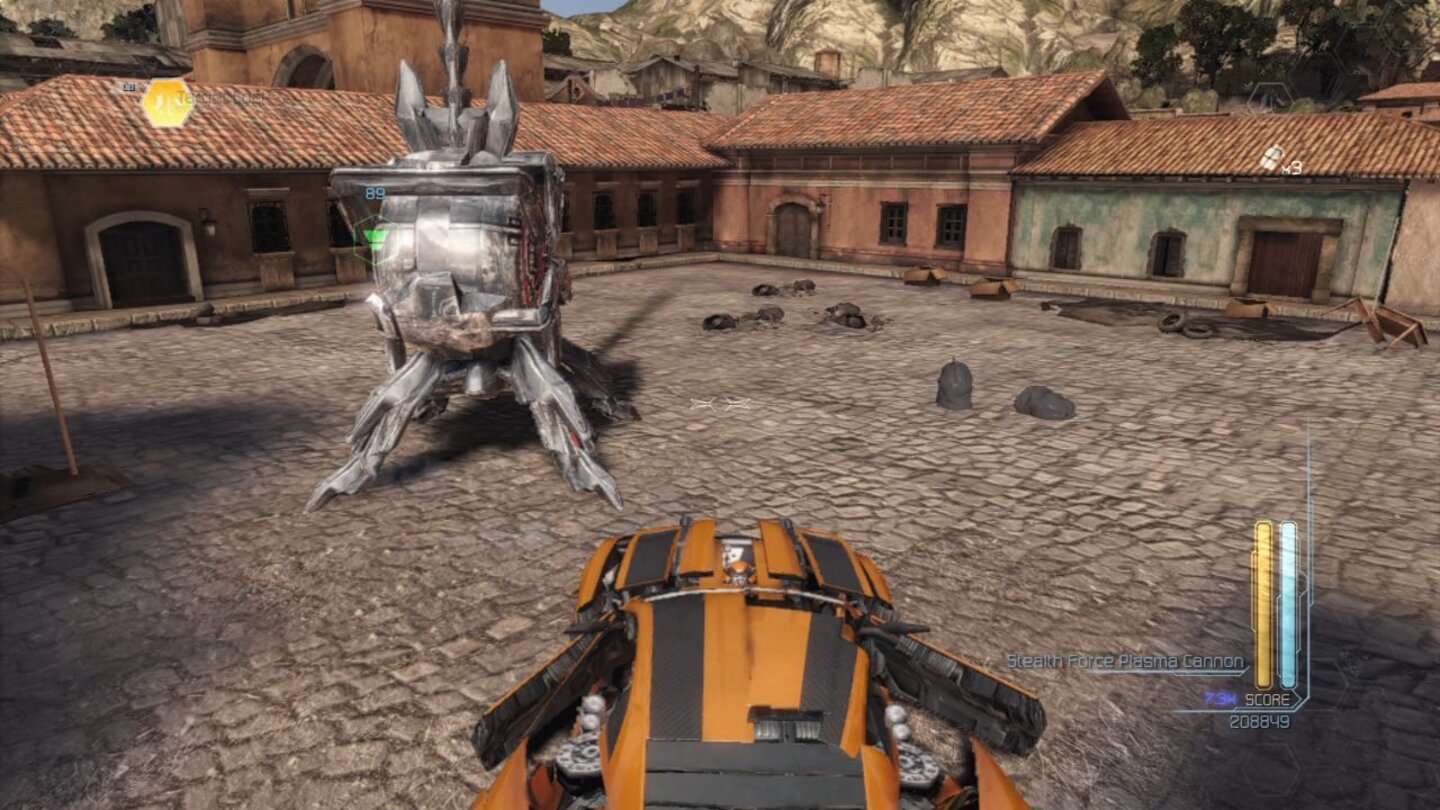Click the grenade count text x3

[1291, 168]
